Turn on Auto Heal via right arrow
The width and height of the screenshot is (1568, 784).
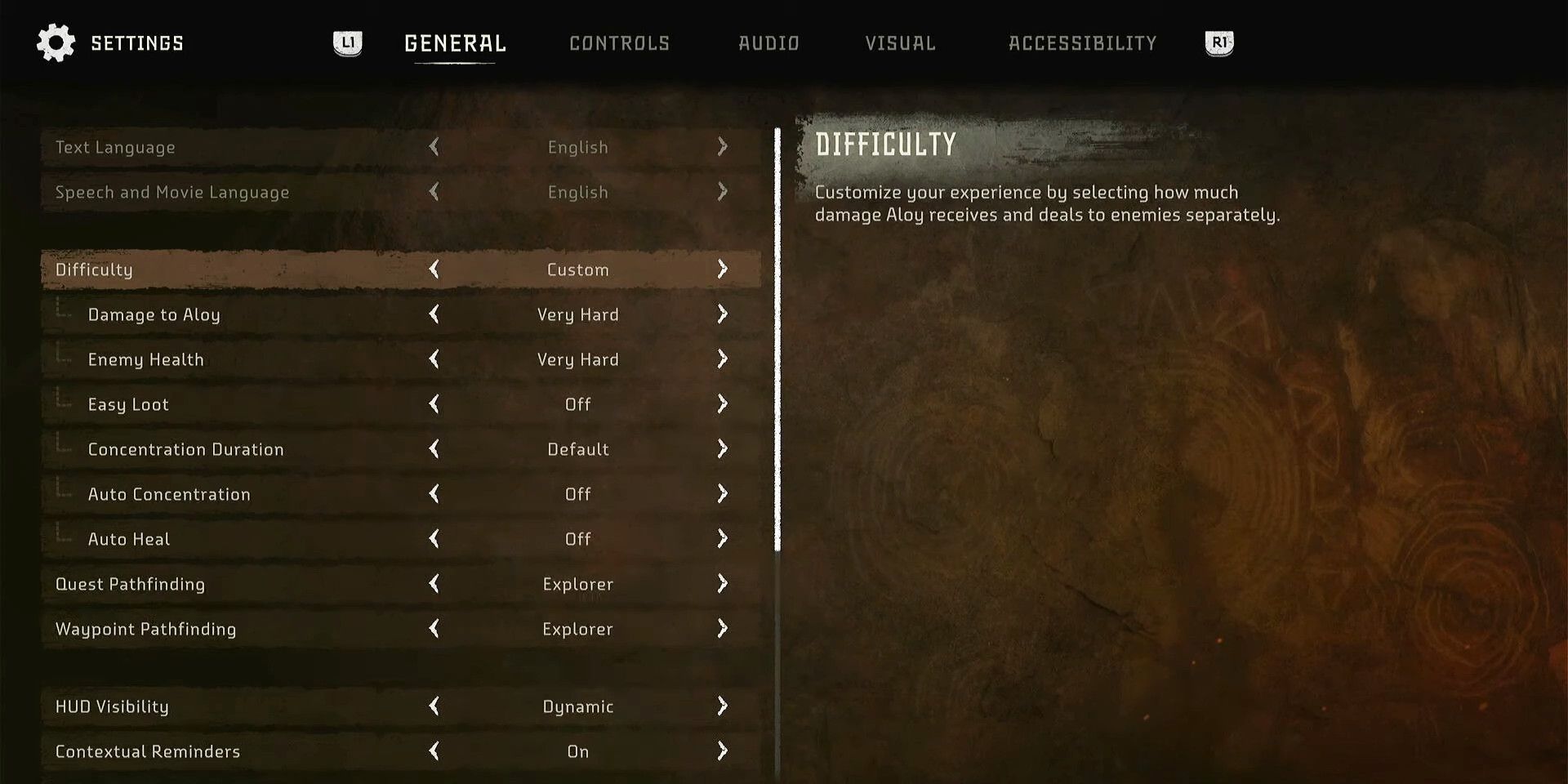pyautogui.click(x=722, y=539)
